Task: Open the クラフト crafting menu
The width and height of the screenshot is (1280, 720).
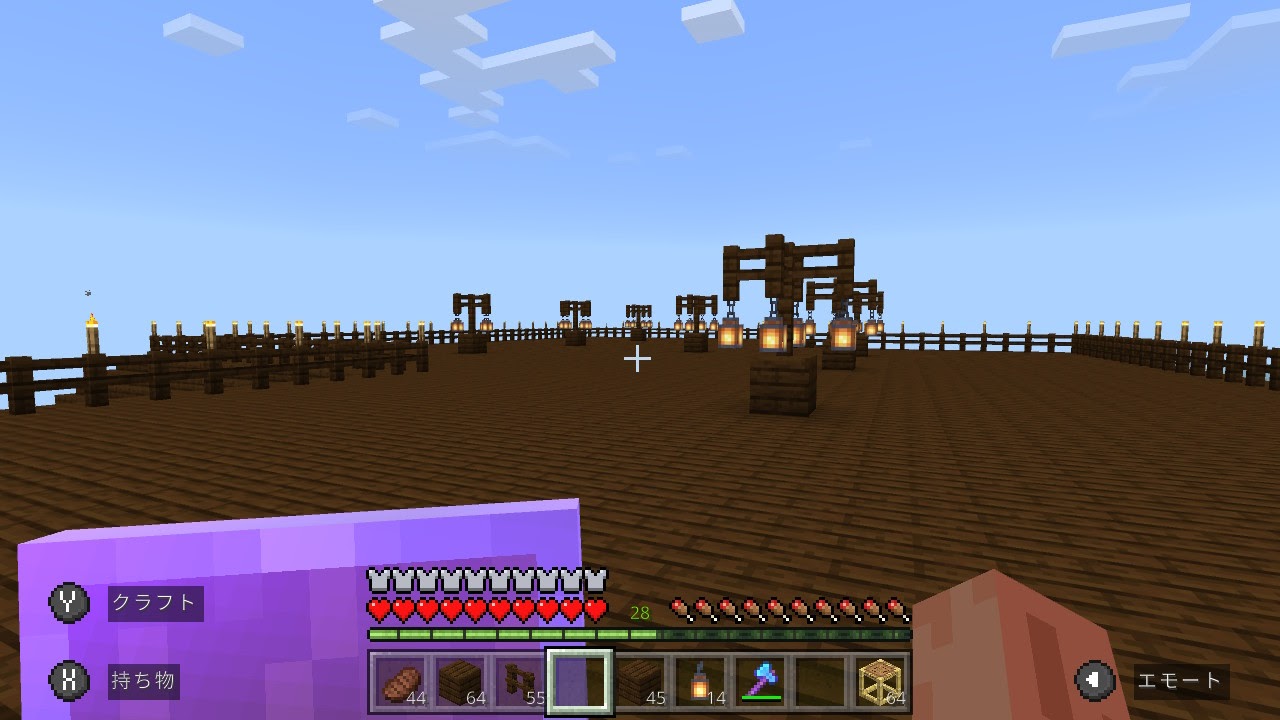Action: 155,603
